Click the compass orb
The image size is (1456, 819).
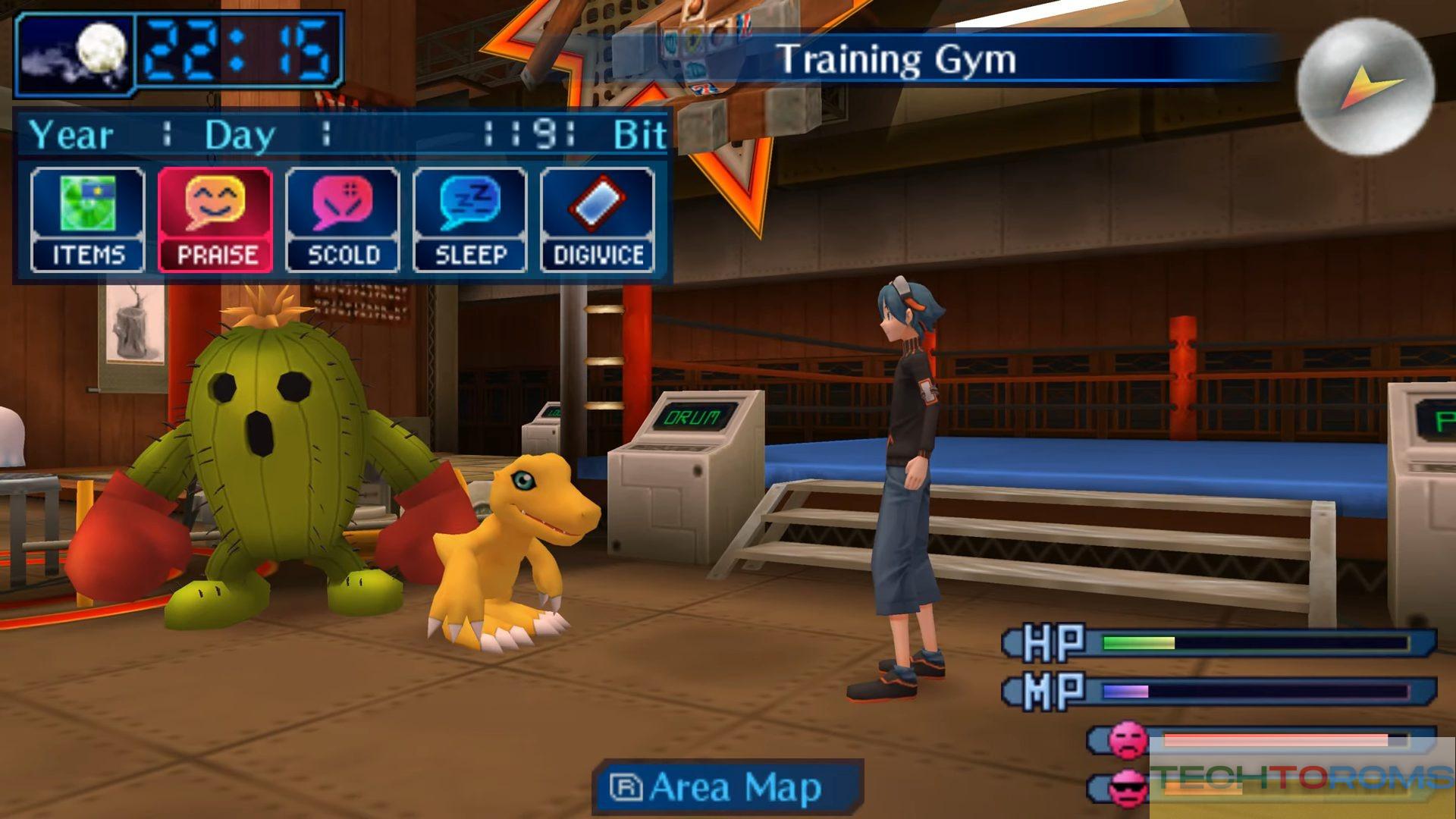point(1364,87)
